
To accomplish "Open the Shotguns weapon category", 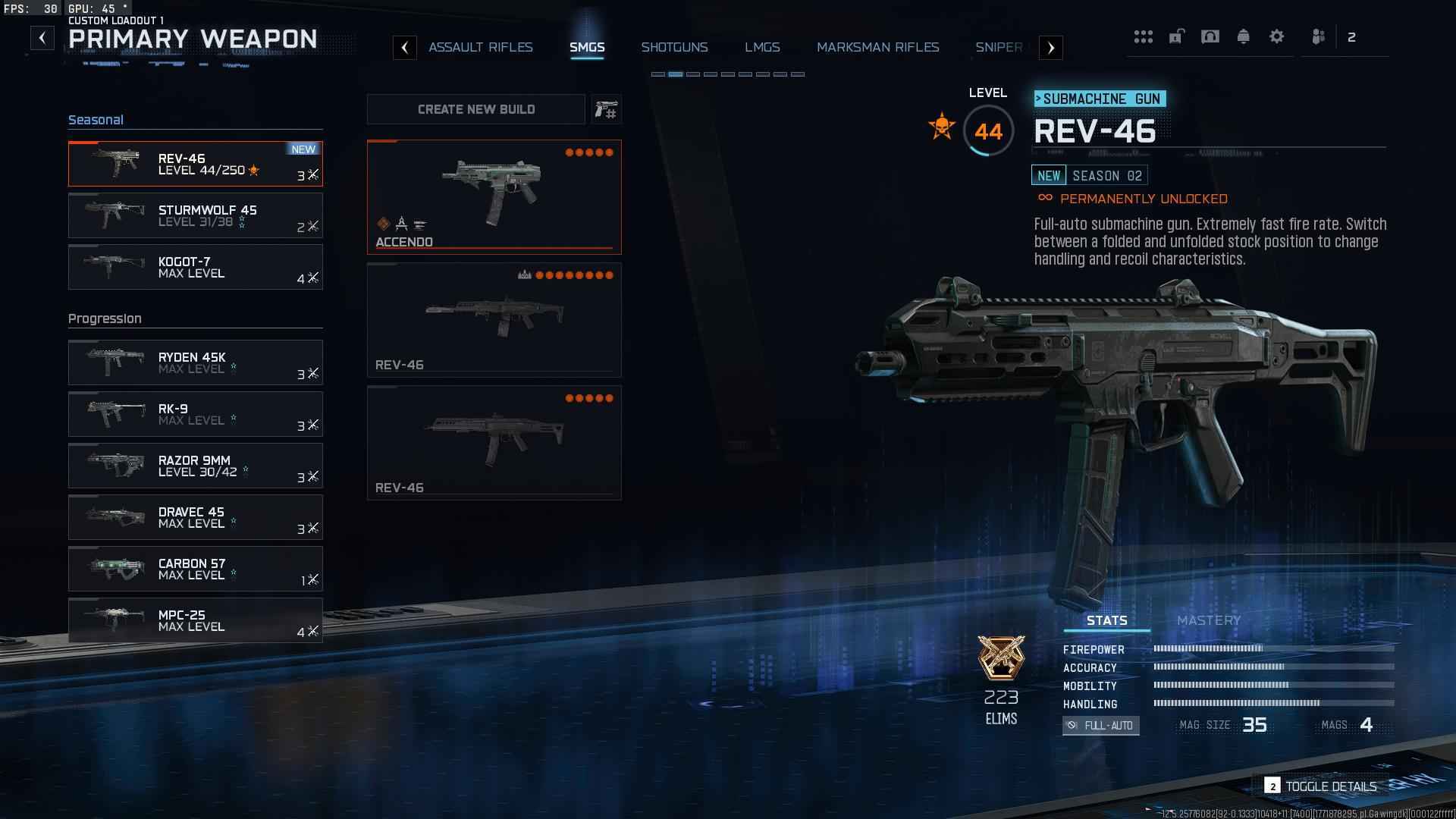I will 674,47.
